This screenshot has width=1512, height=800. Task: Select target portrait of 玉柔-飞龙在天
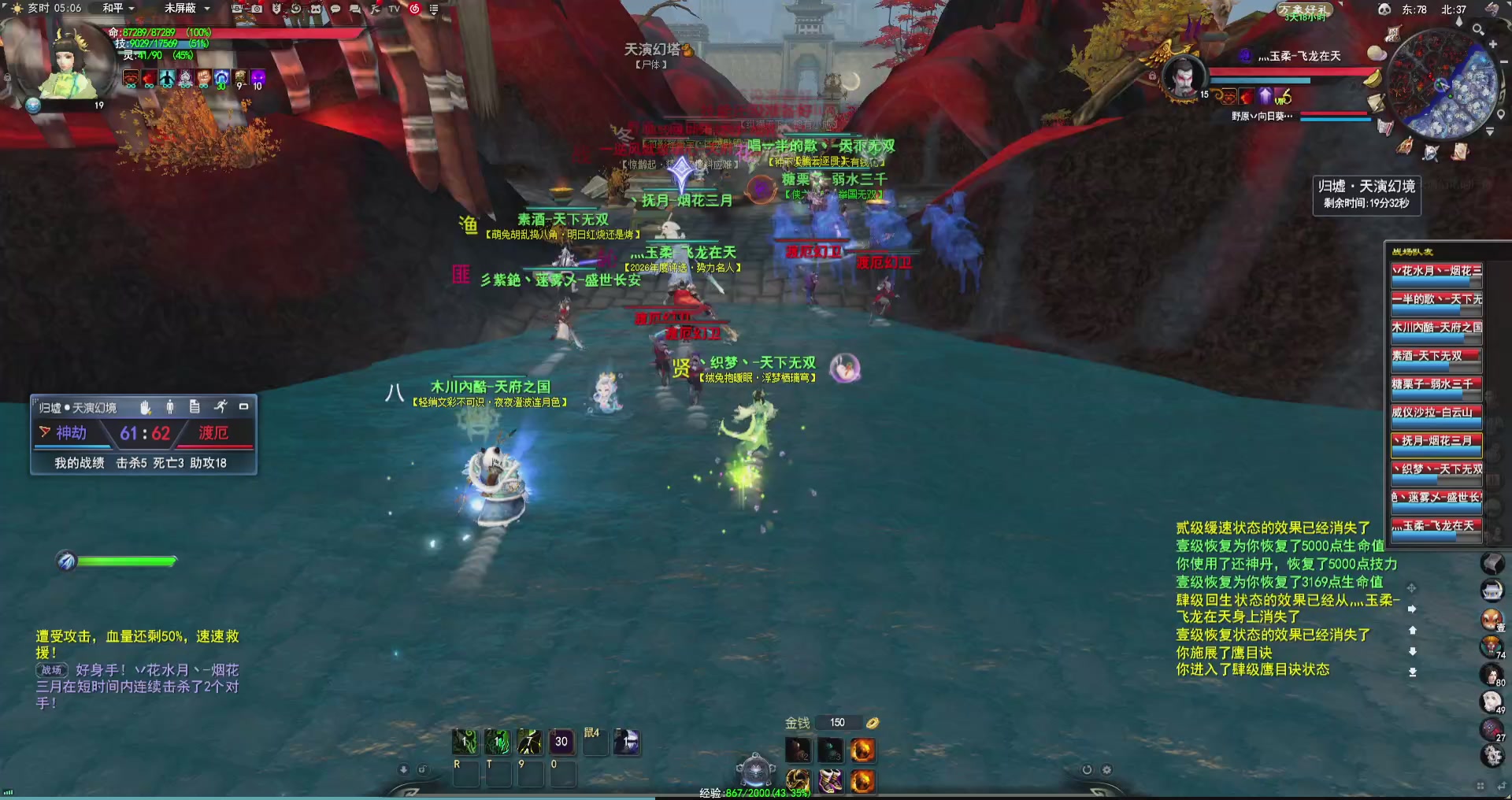[x=1183, y=77]
